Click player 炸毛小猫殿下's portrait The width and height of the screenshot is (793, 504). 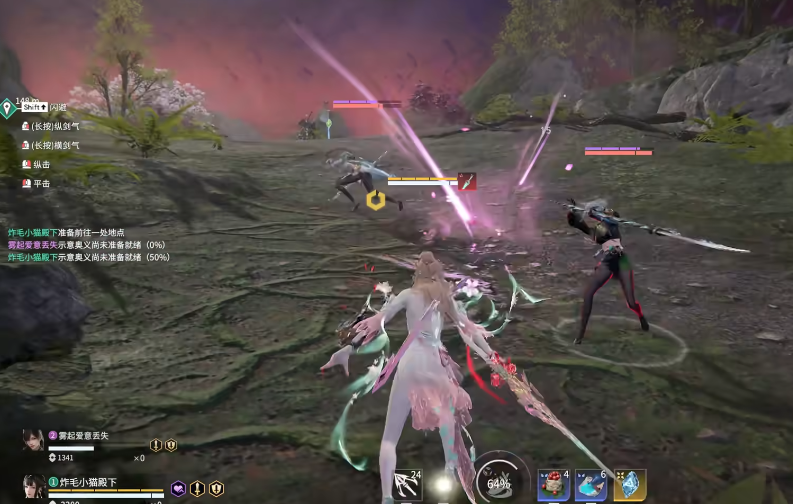[x=34, y=487]
